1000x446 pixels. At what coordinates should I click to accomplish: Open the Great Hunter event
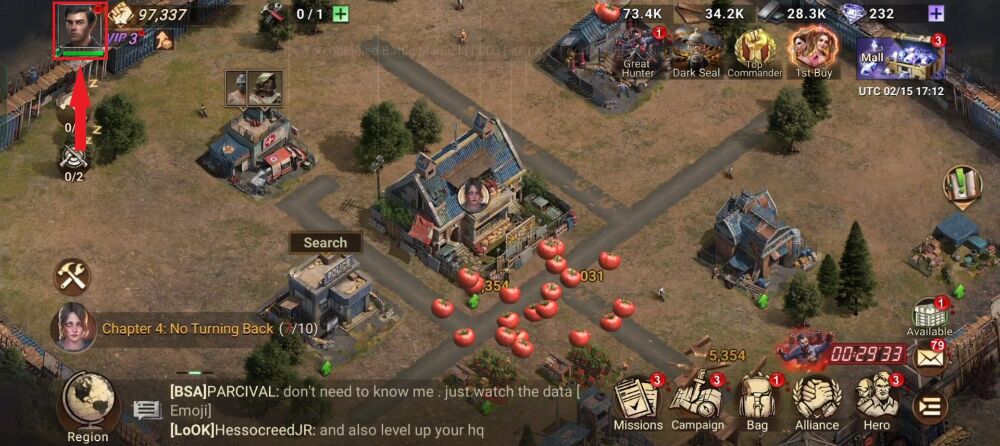tap(636, 50)
